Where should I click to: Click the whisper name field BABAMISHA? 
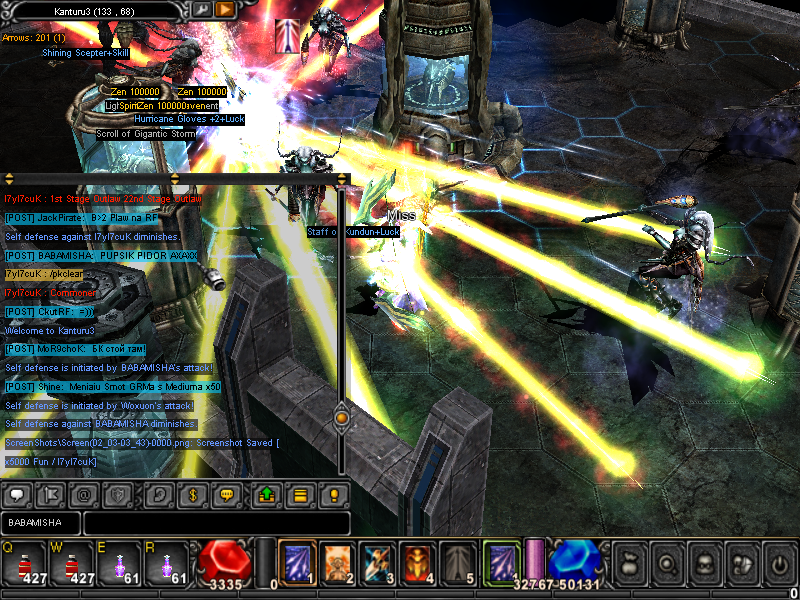(x=40, y=523)
